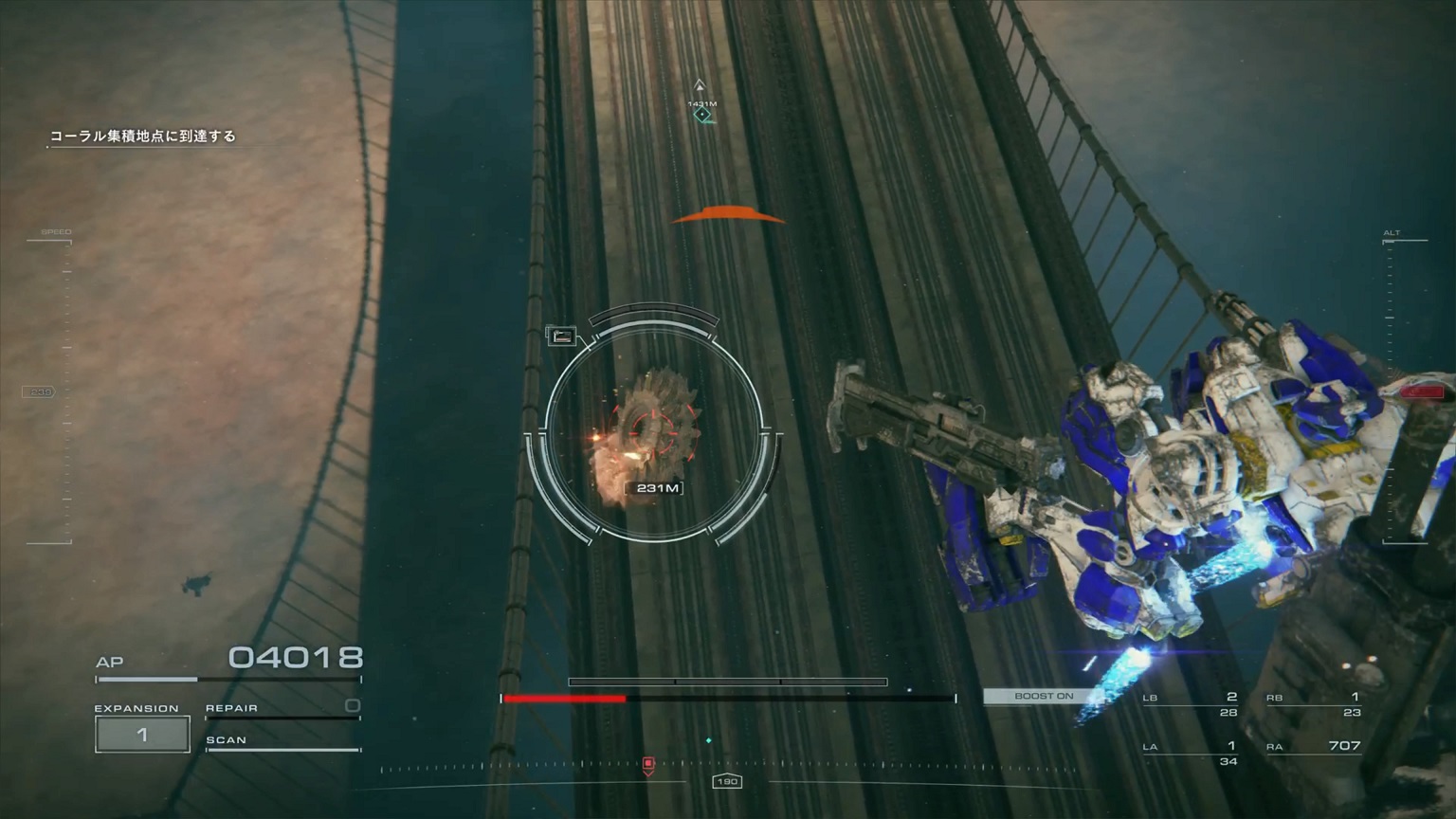Click the 1431M waypoint marker
The image size is (1456, 819).
pos(701,114)
